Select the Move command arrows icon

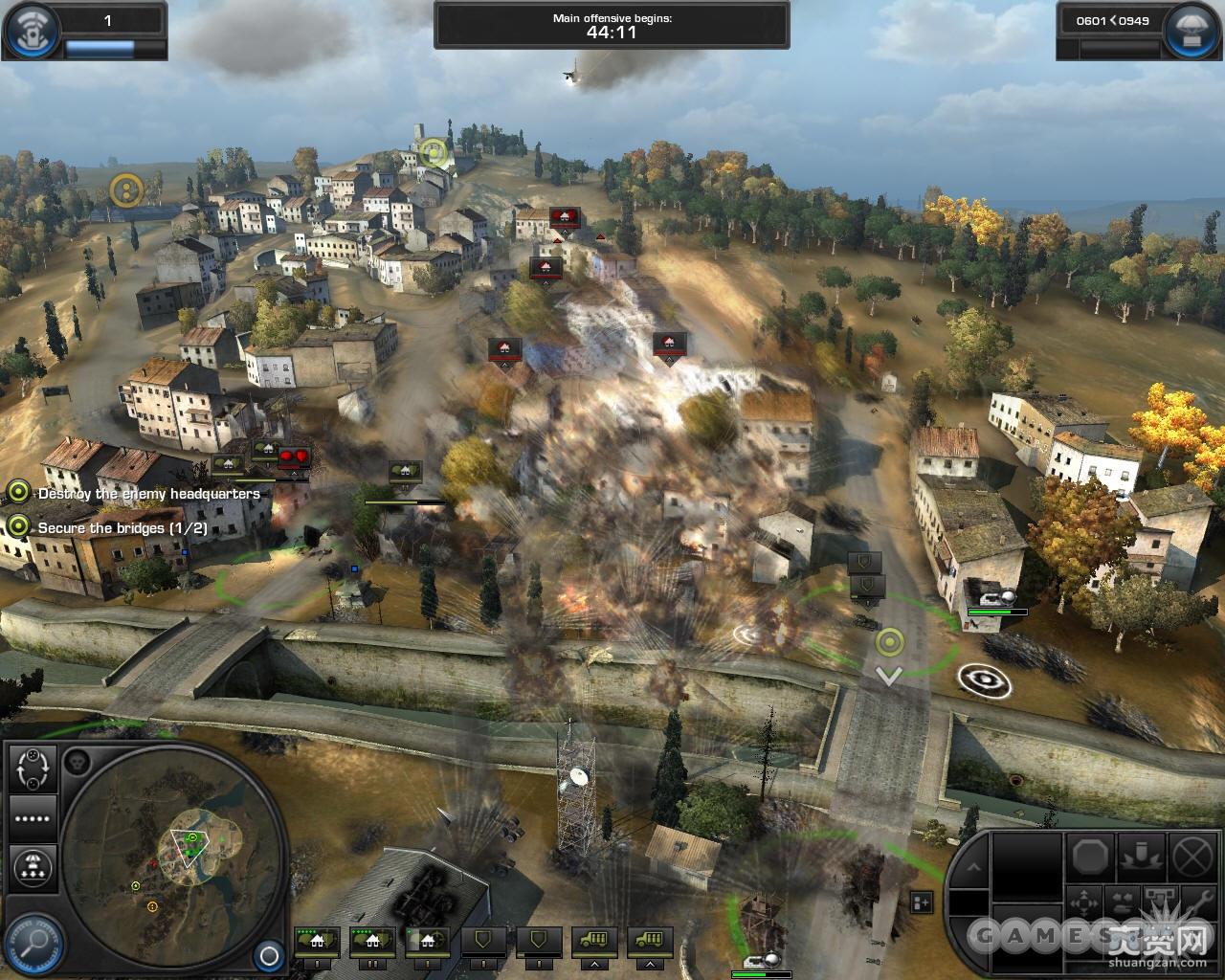pos(1083,902)
